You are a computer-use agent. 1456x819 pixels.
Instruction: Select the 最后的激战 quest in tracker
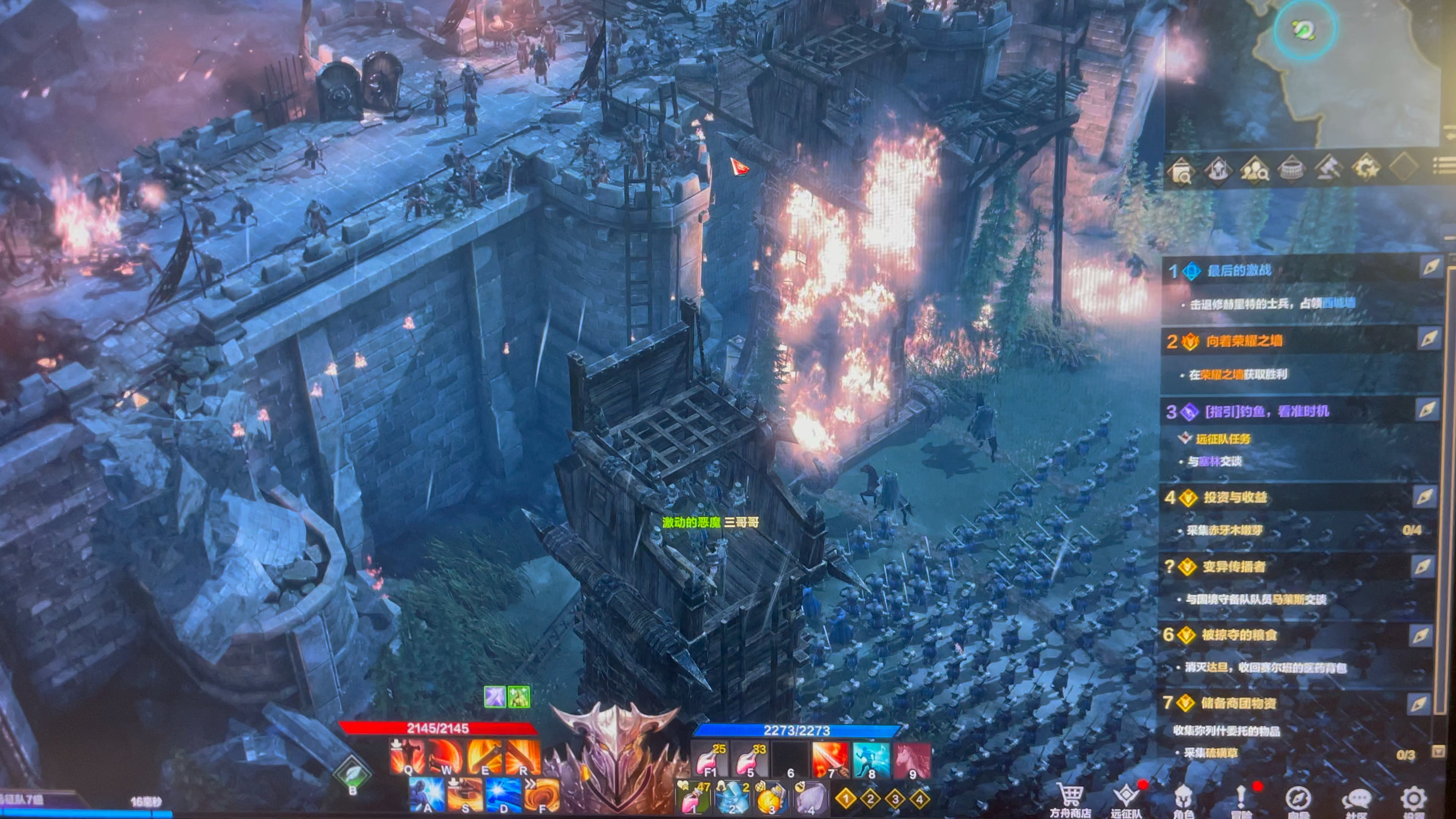click(1239, 271)
